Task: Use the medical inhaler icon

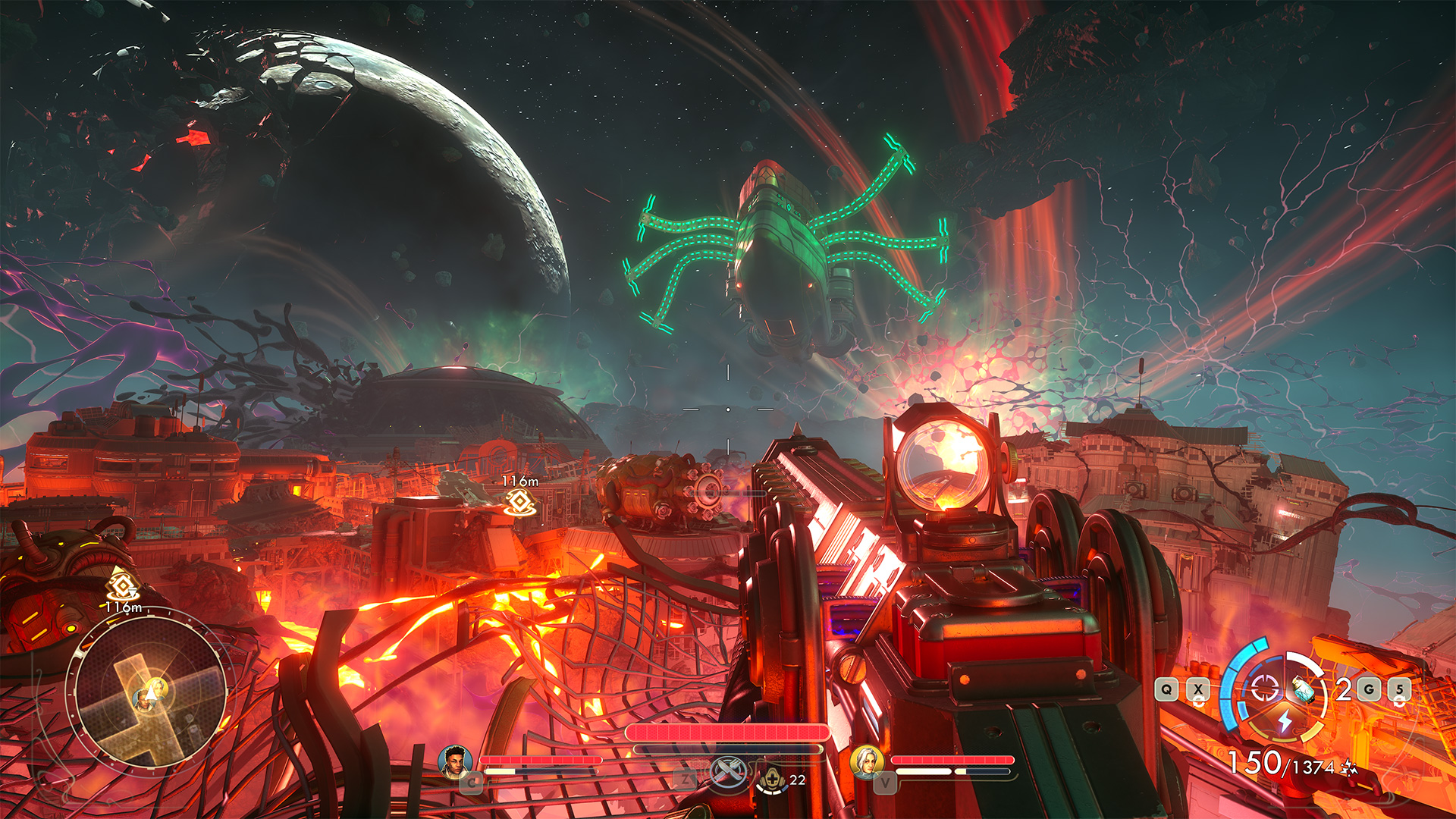Action: (x=772, y=778)
